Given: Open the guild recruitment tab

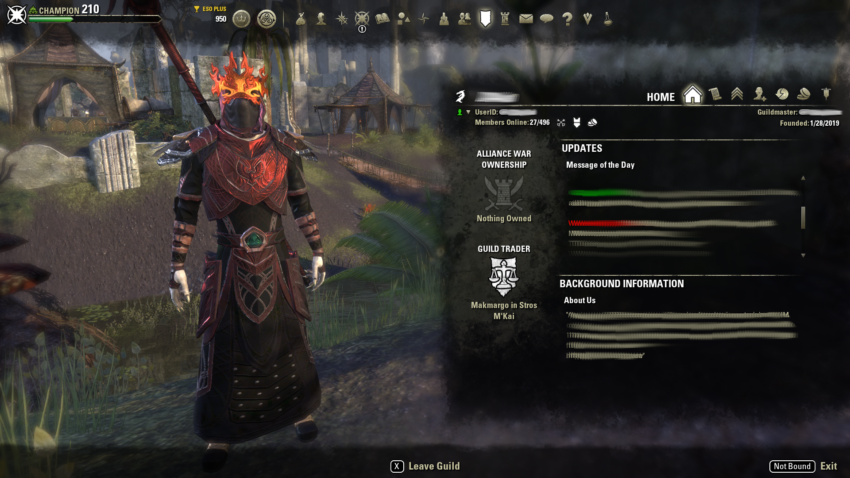Looking at the screenshot, I should (760, 95).
